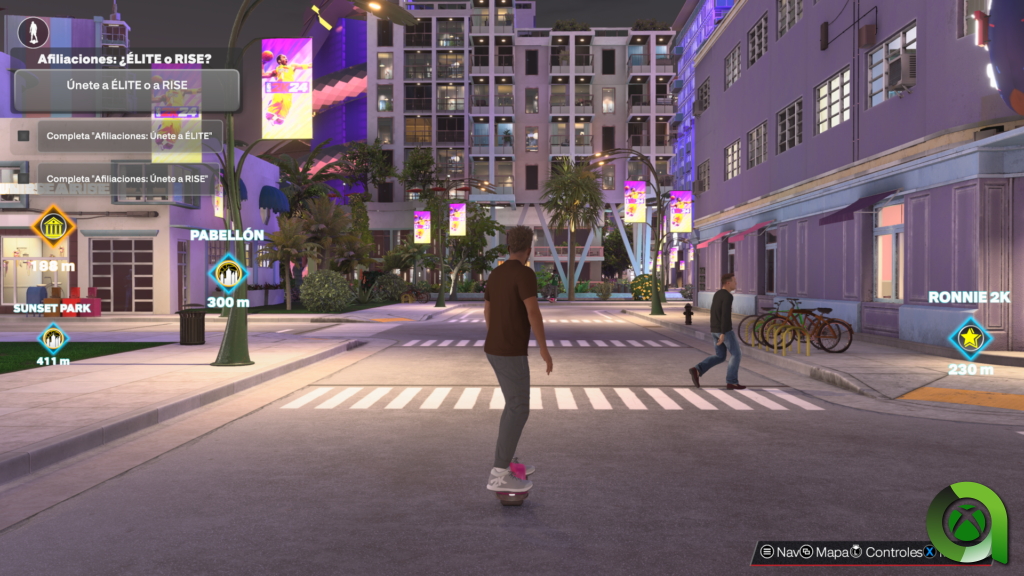Click the orange building marker at 188 m
Viewport: 1024px width, 576px height.
[53, 228]
